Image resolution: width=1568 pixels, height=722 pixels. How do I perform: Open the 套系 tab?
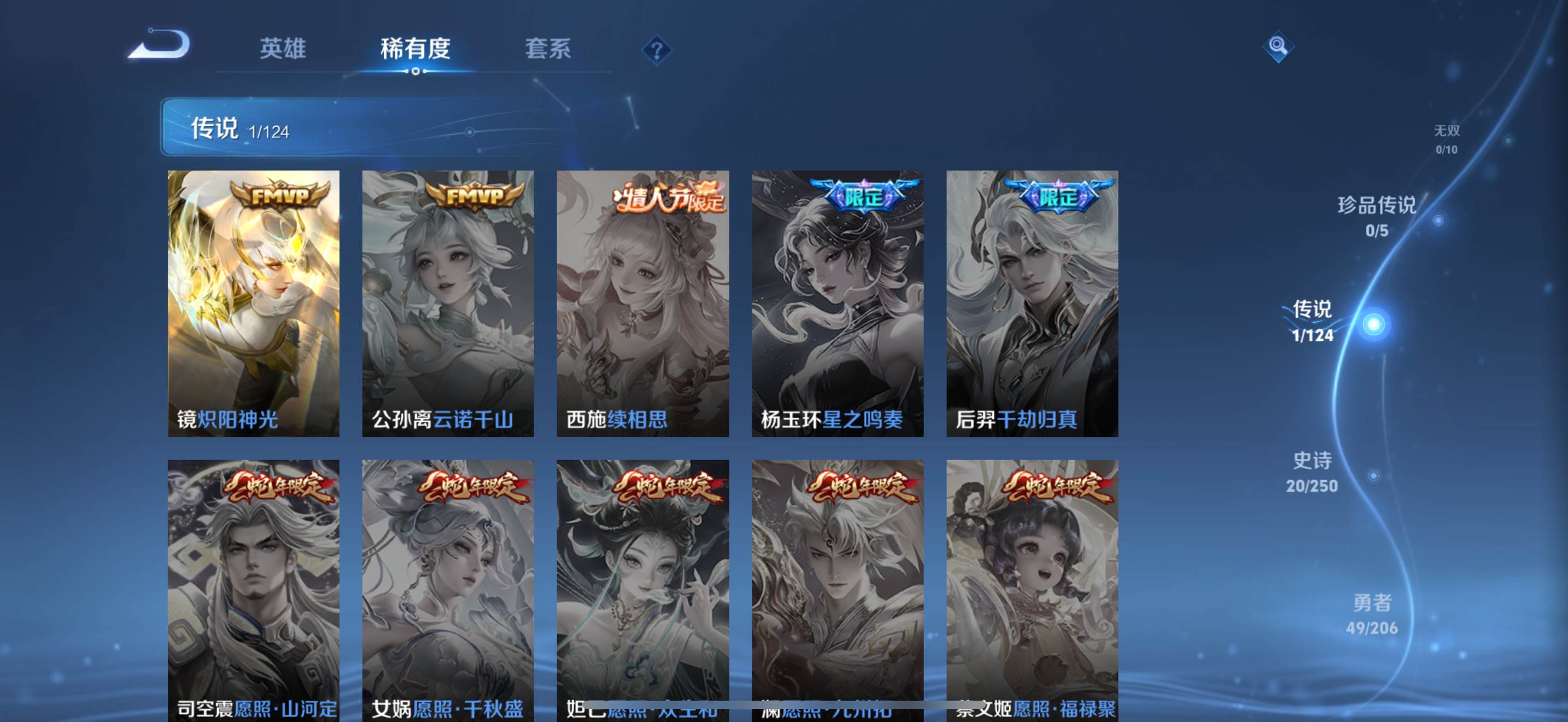click(x=548, y=49)
